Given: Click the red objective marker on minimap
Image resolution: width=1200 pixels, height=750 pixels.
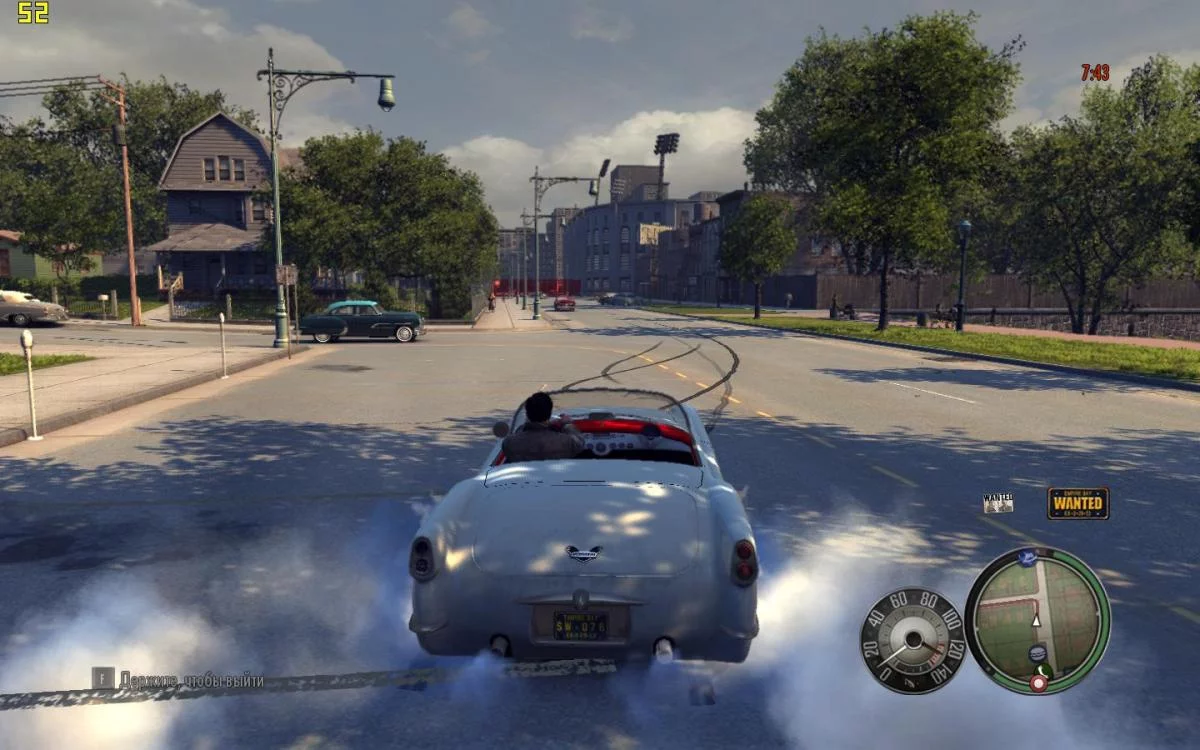Looking at the screenshot, I should pos(1038,684).
